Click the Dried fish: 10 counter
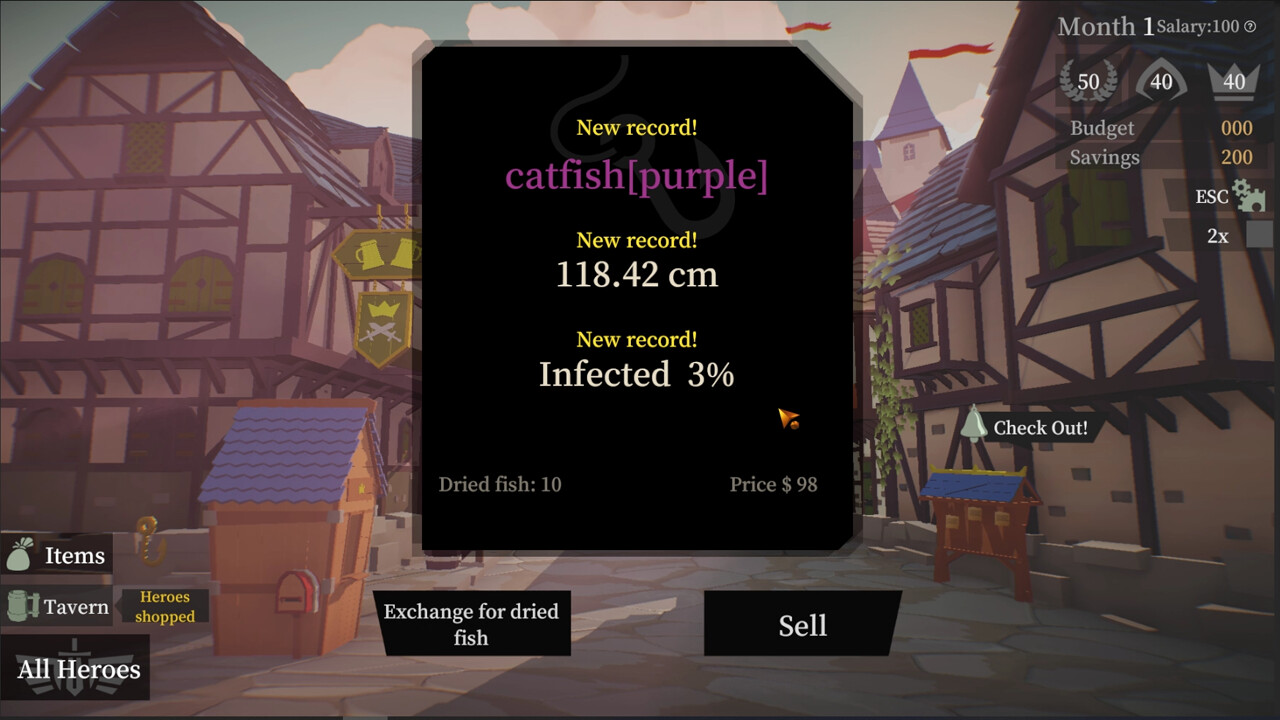The width and height of the screenshot is (1280, 720). coord(501,484)
